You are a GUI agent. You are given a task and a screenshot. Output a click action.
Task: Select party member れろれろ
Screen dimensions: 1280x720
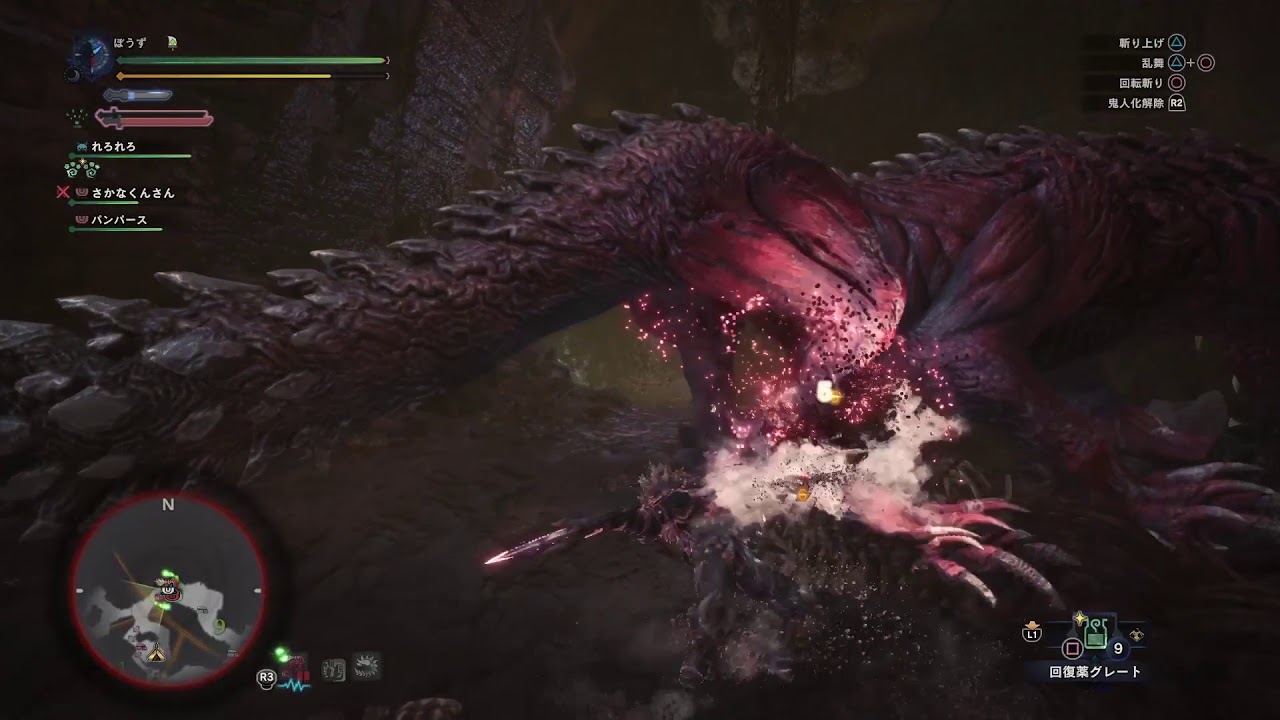click(112, 147)
